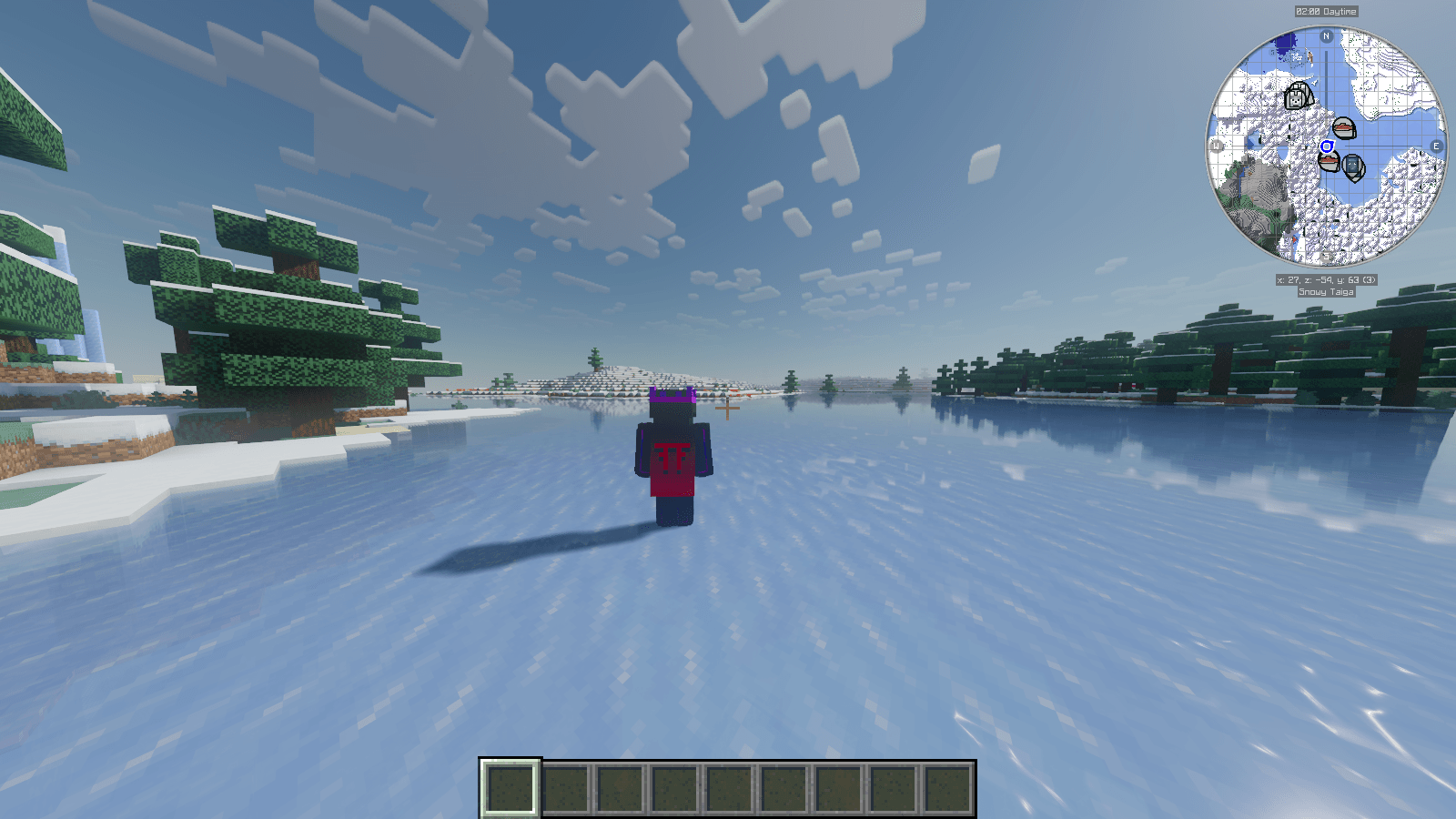Click the coordinates readout below the minimap
The height and width of the screenshot is (819, 1456).
[1327, 280]
